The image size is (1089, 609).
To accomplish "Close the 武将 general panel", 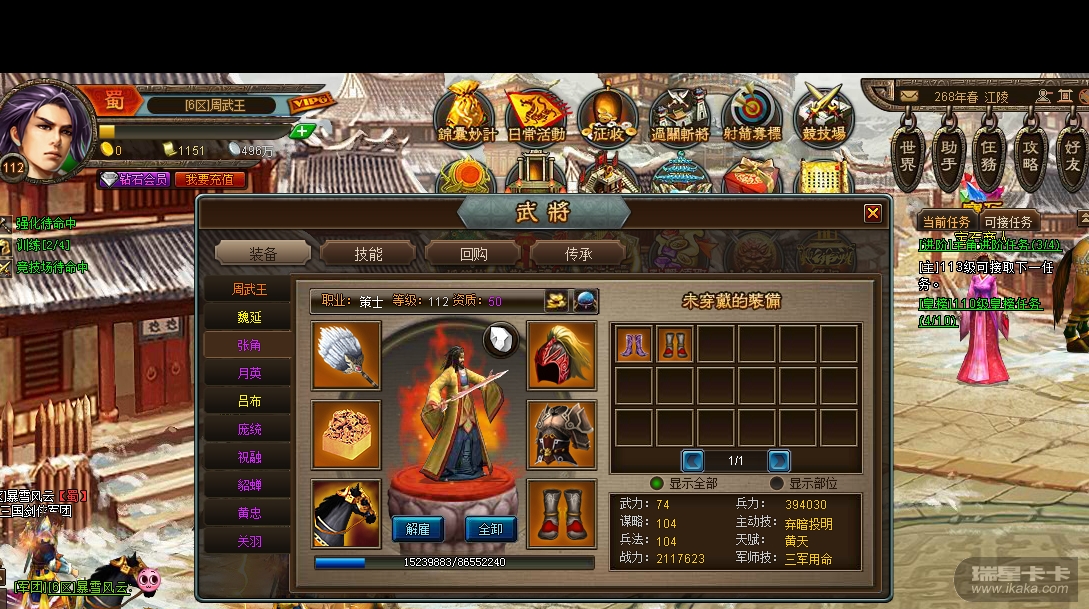I will click(x=873, y=213).
